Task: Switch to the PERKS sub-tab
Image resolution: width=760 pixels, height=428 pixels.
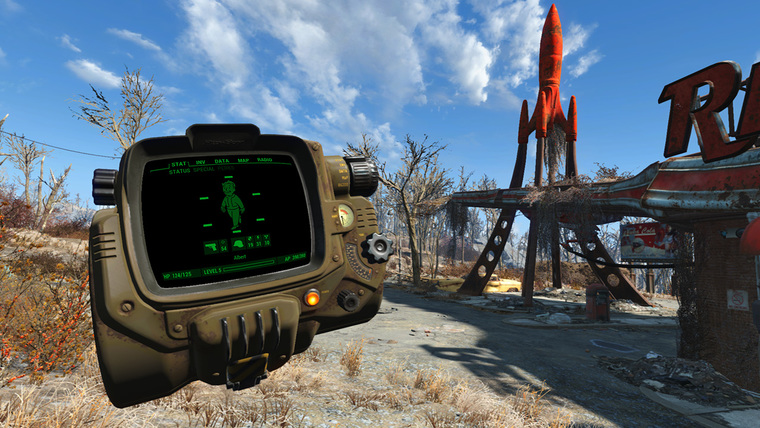Action: [225, 169]
